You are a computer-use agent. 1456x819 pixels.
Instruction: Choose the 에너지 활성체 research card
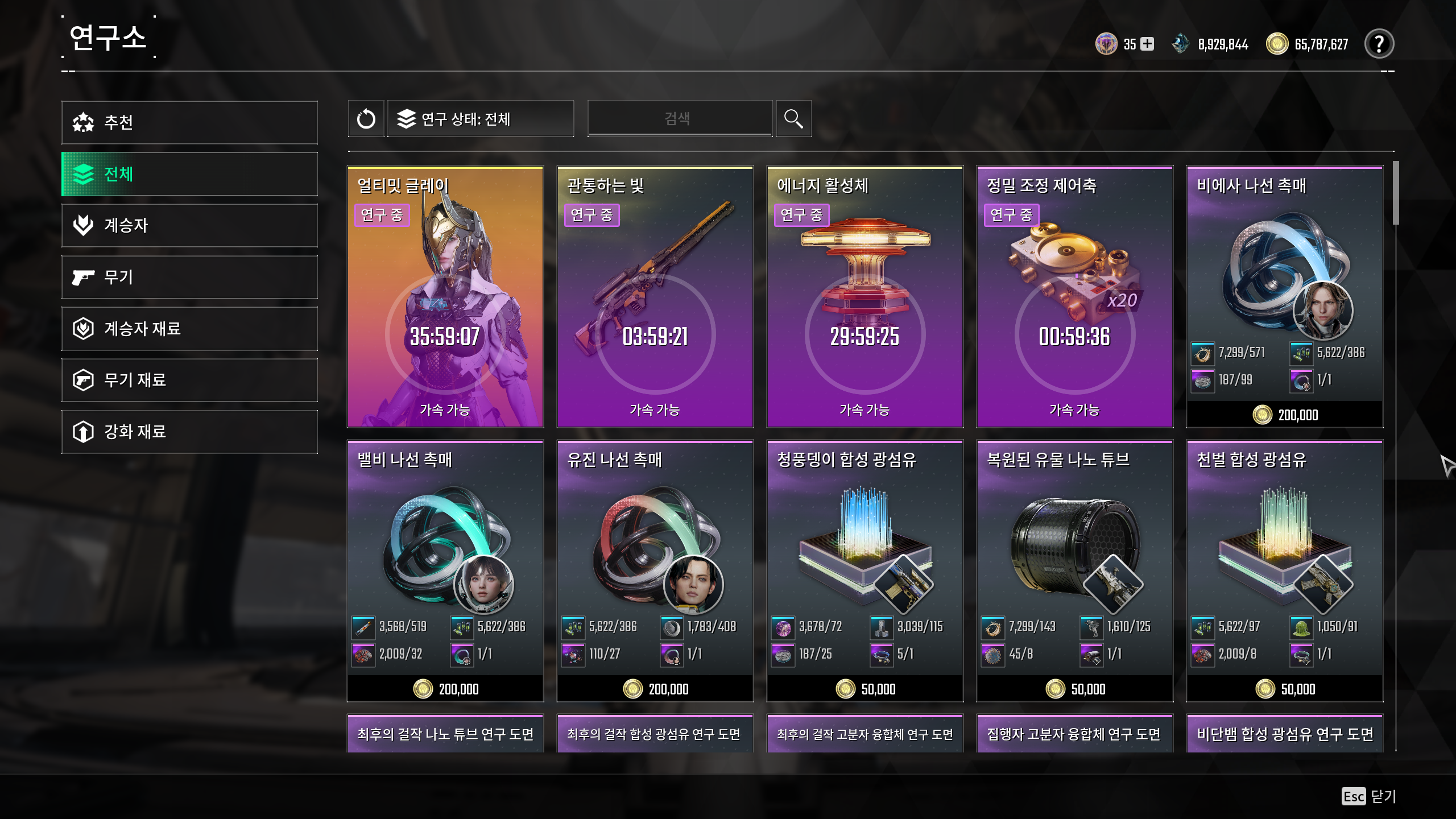[864, 296]
